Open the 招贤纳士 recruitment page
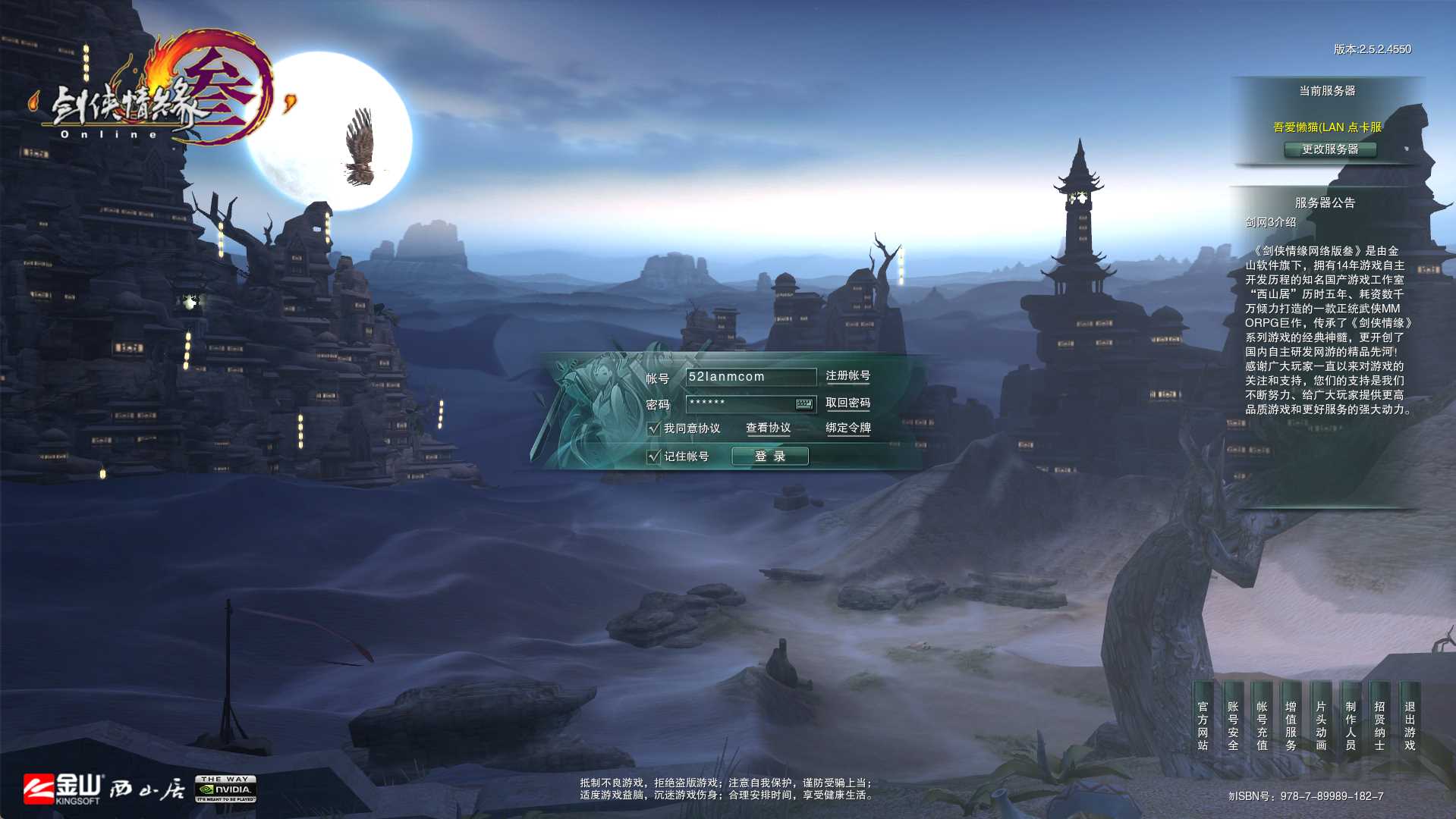The height and width of the screenshot is (819, 1456). tap(1379, 726)
